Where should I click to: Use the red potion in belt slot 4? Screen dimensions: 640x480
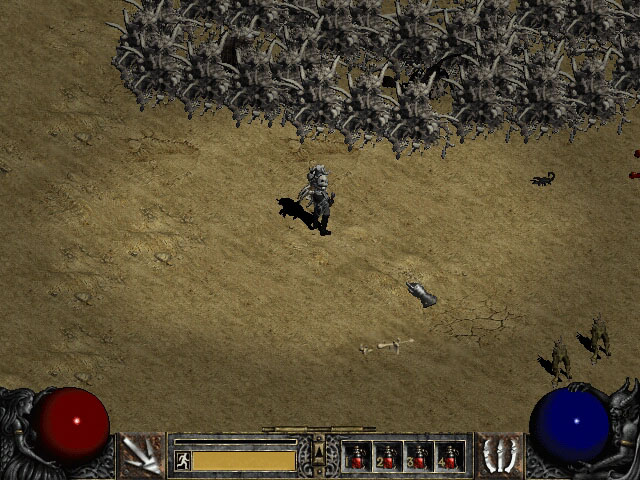pyautogui.click(x=450, y=456)
